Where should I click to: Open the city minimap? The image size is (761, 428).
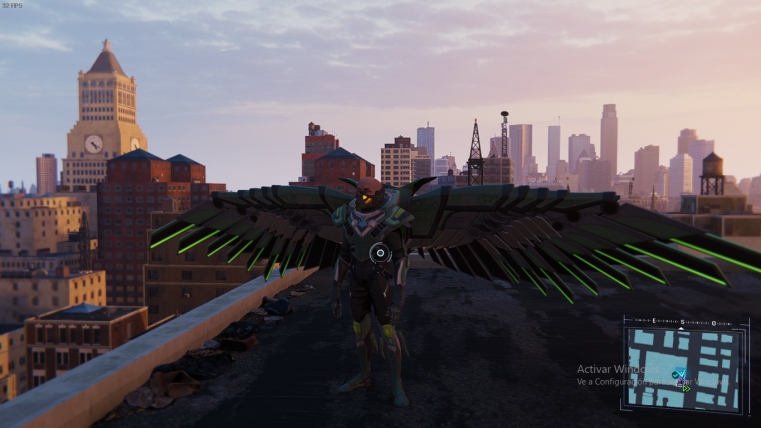[684, 365]
